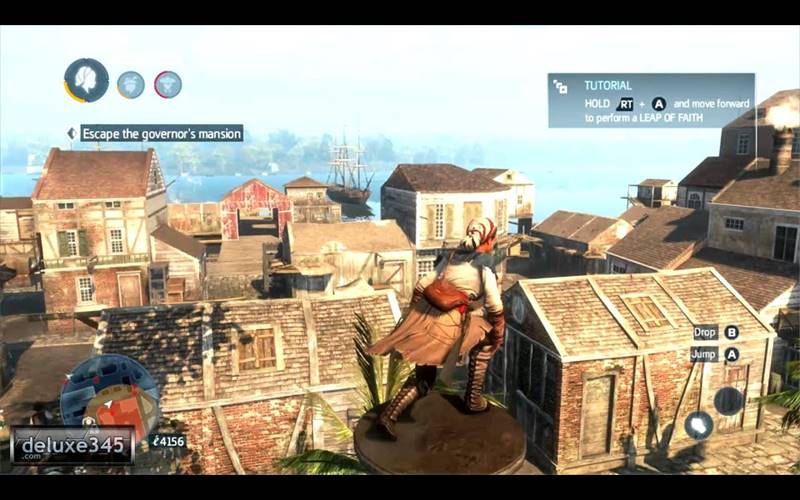The height and width of the screenshot is (500, 800).
Task: Select the lady persona portrait icon
Action: pyautogui.click(x=87, y=80)
